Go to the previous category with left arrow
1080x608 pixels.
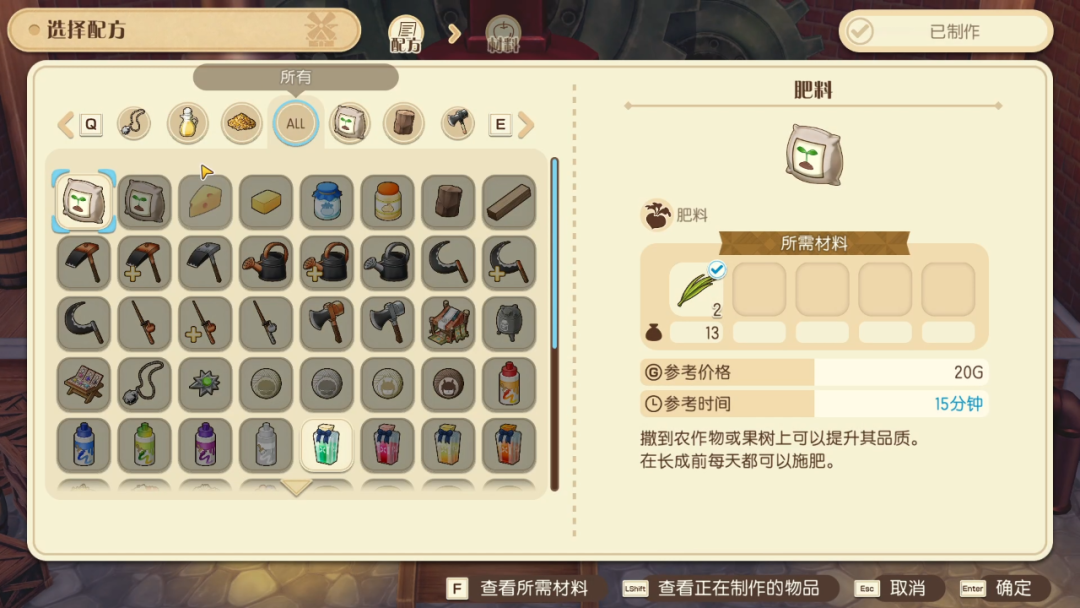pyautogui.click(x=66, y=125)
